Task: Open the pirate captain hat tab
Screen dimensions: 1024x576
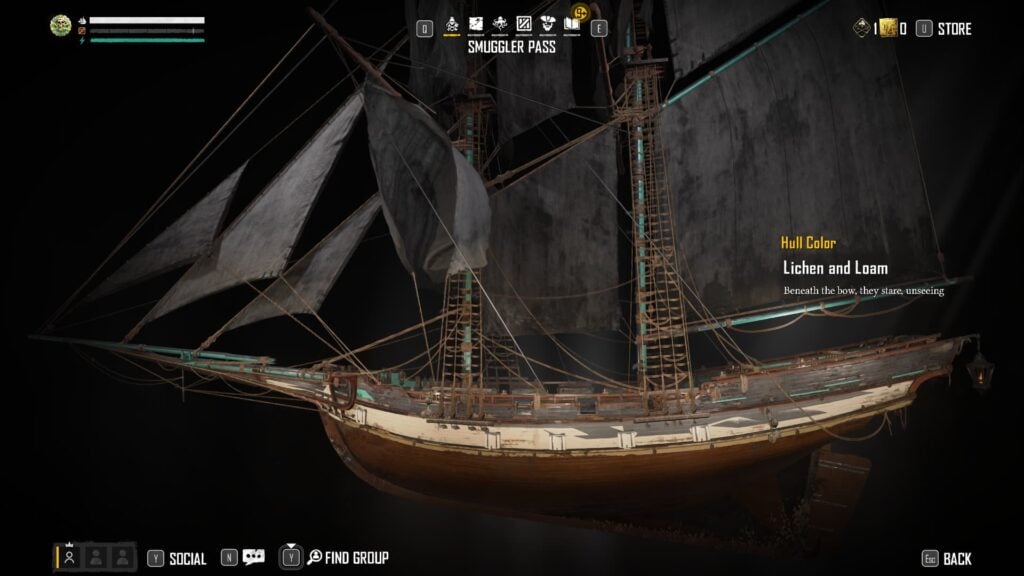Action: (x=547, y=24)
